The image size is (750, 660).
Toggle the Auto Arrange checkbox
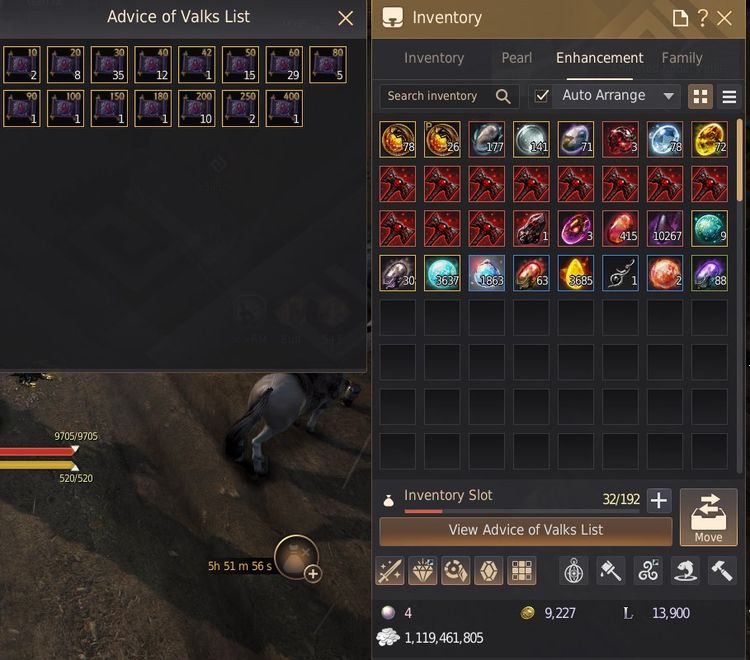[x=542, y=96]
